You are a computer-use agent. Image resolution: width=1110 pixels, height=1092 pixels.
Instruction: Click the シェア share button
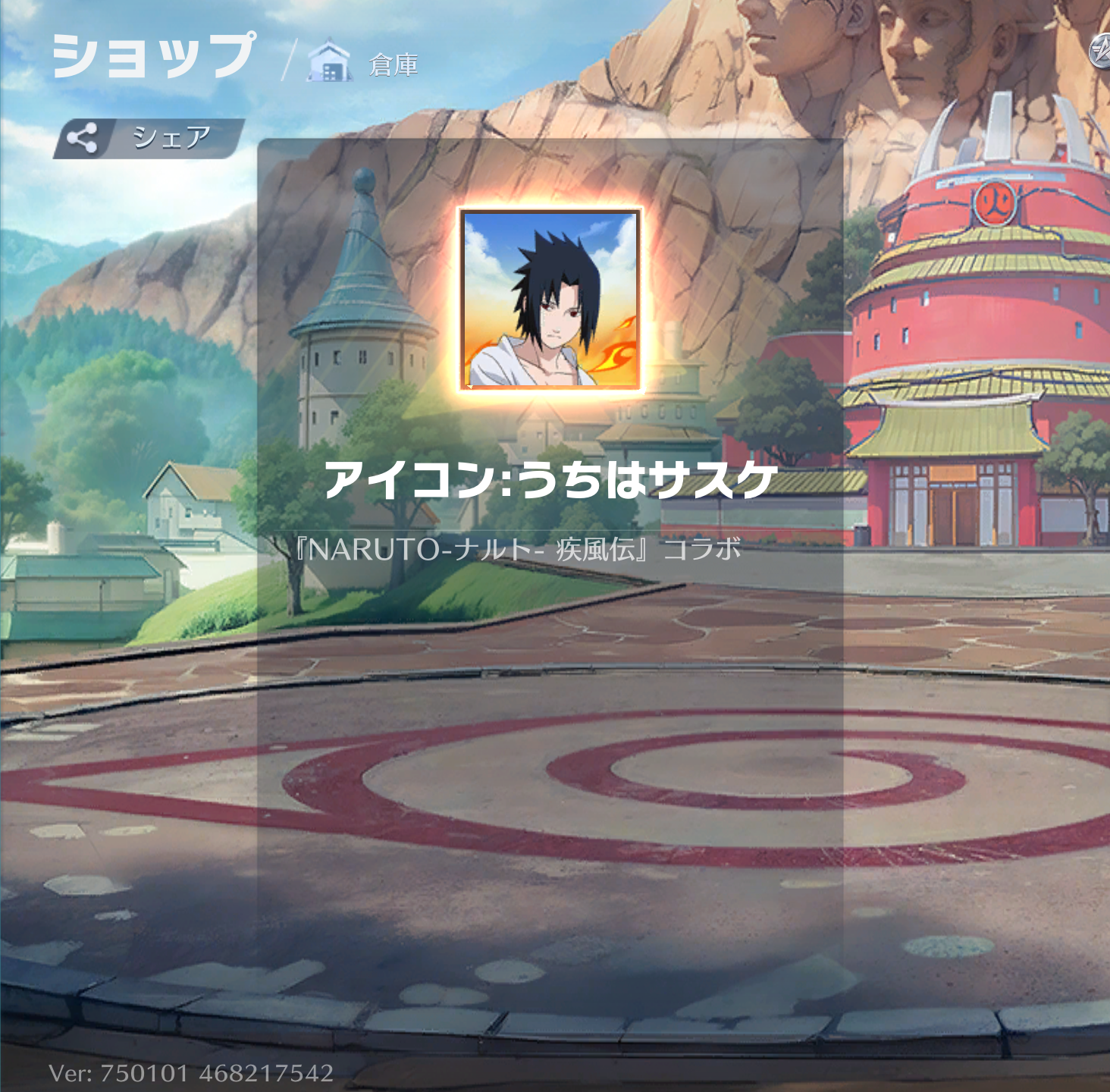coord(149,138)
